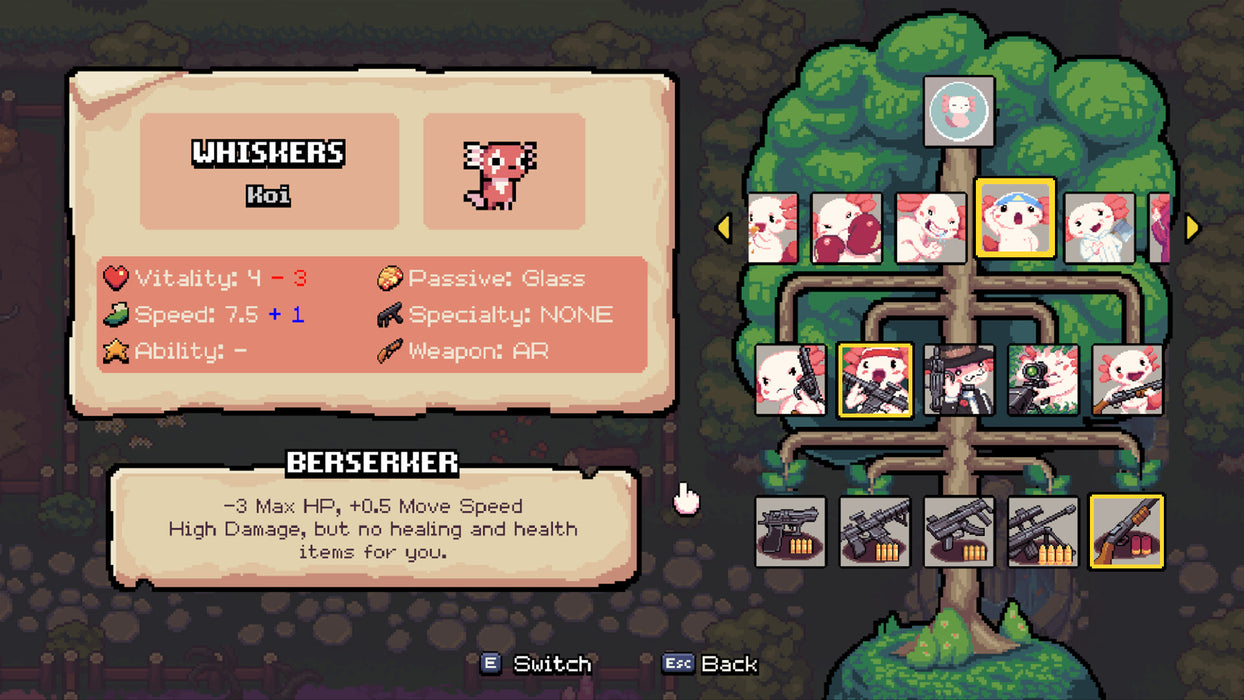Viewport: 1244px width, 700px height.
Task: Choose the highlighted shotgun weapon slot
Action: (1127, 532)
